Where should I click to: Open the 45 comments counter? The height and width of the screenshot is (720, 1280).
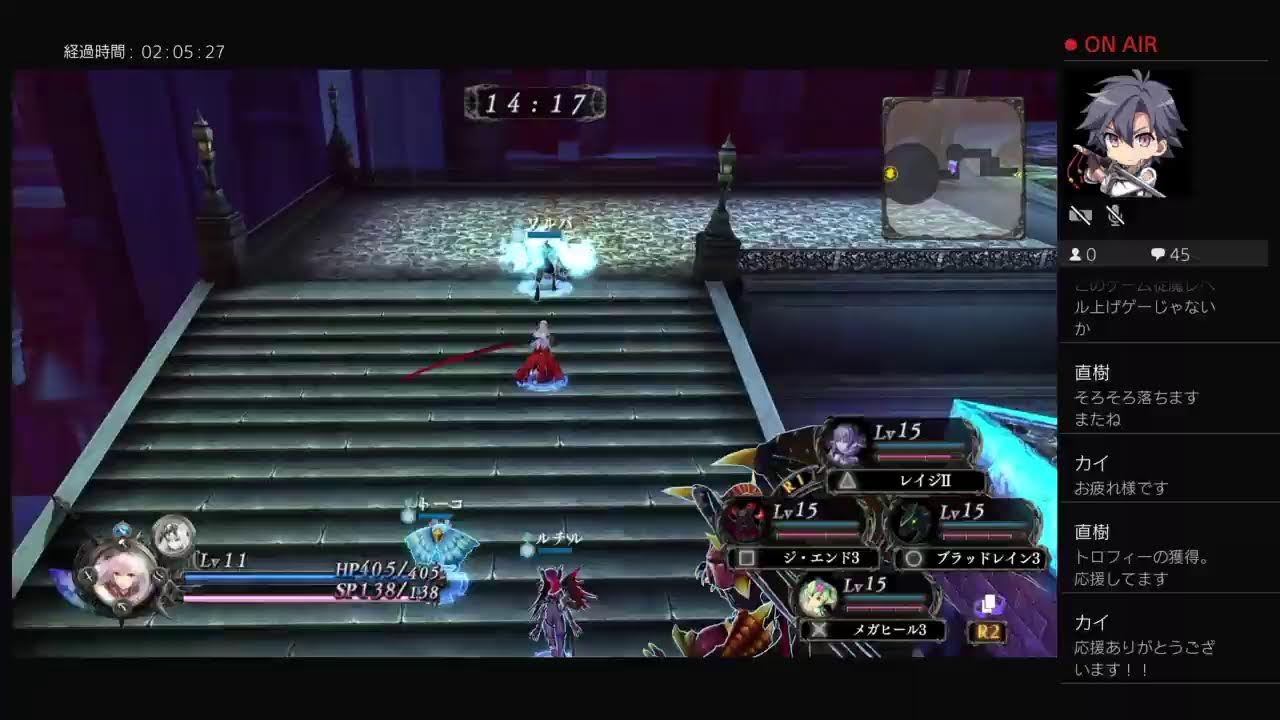click(1170, 255)
